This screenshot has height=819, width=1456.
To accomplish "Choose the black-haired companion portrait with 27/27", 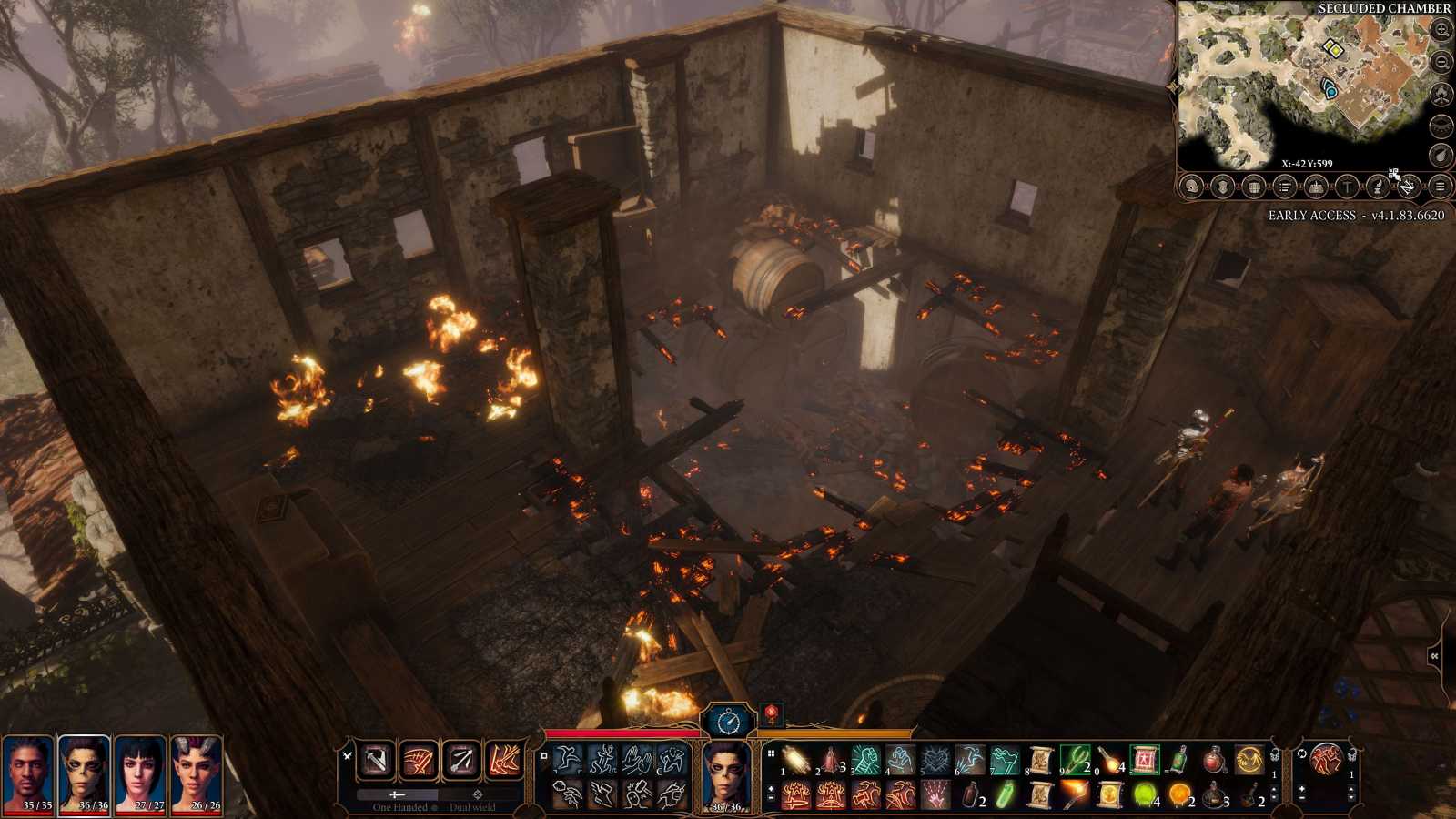I will click(140, 771).
